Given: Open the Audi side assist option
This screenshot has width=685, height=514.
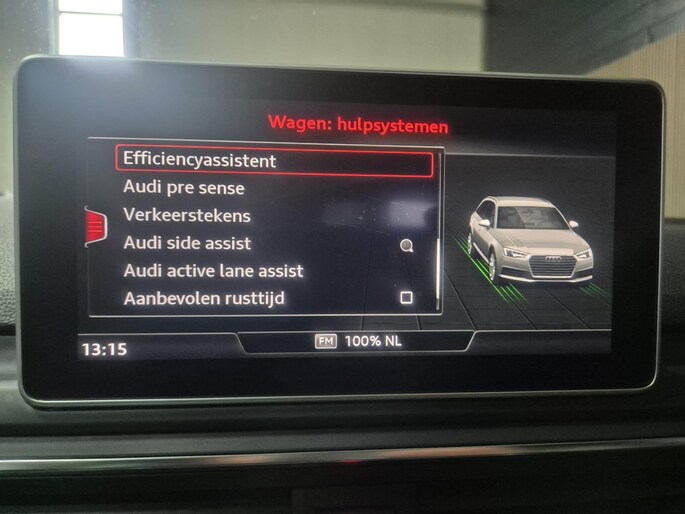Looking at the screenshot, I should click(187, 243).
